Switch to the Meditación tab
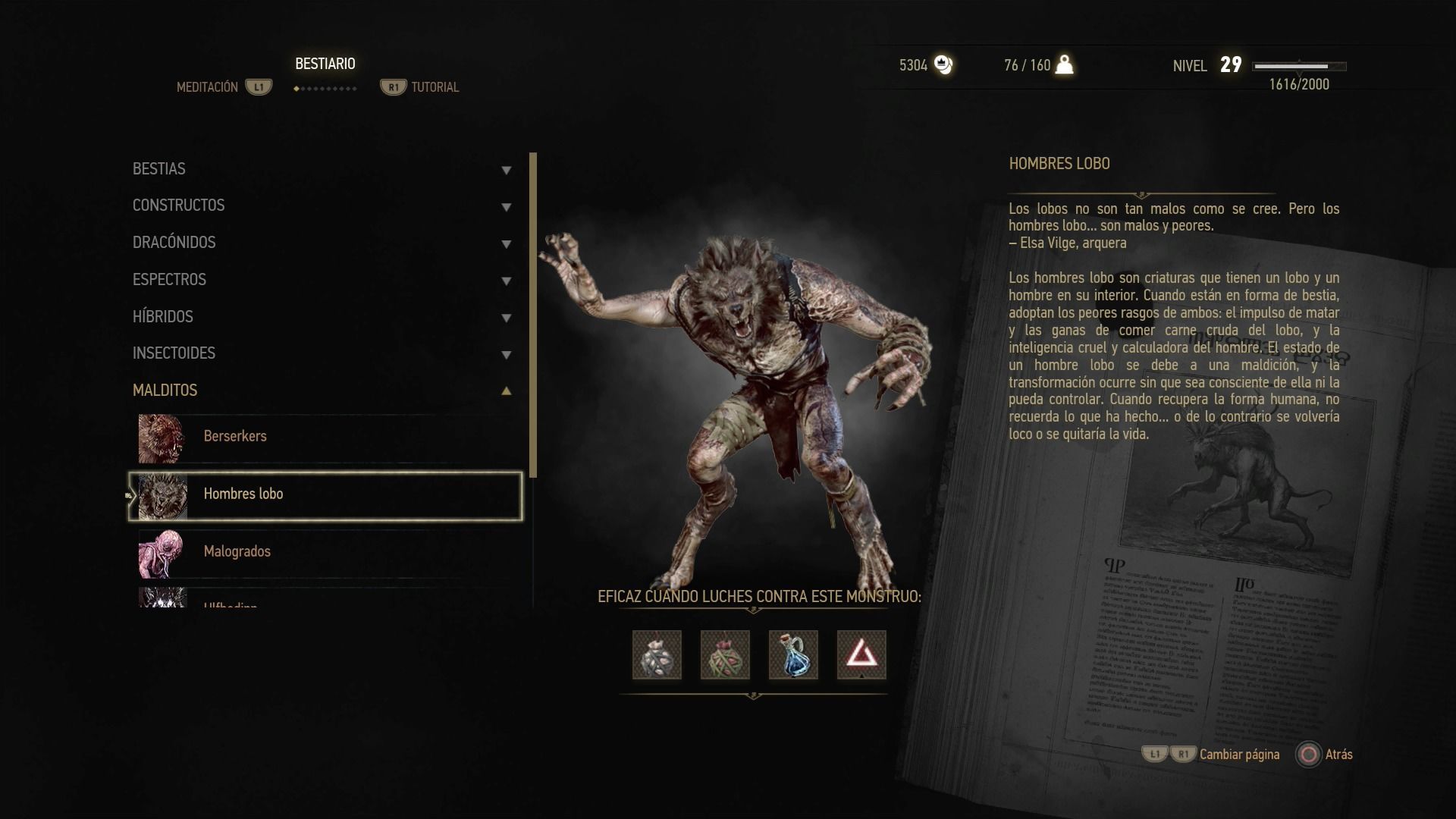This screenshot has width=1456, height=819. coord(208,87)
